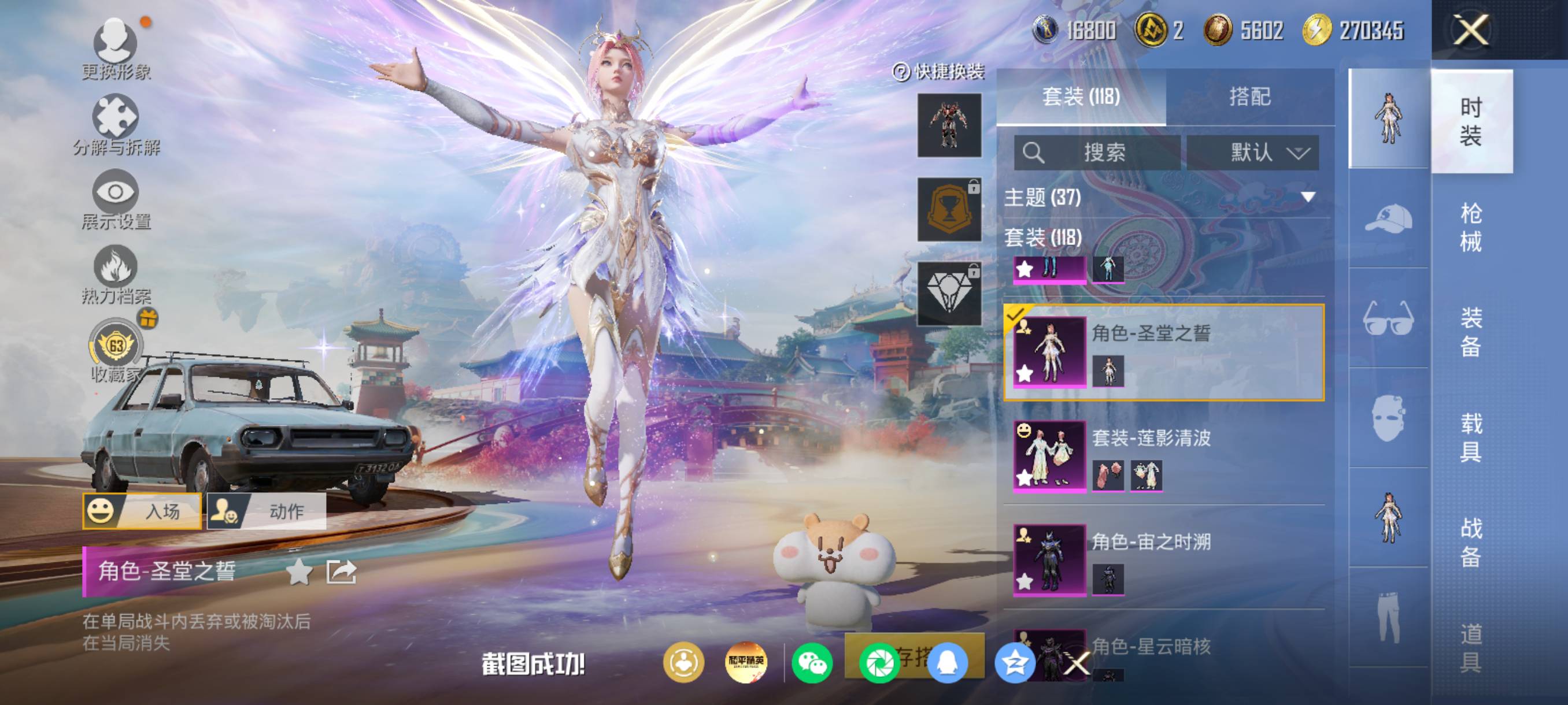This screenshot has width=1568, height=705.
Task: Open the 载具 vehicles category
Action: coord(1471,437)
